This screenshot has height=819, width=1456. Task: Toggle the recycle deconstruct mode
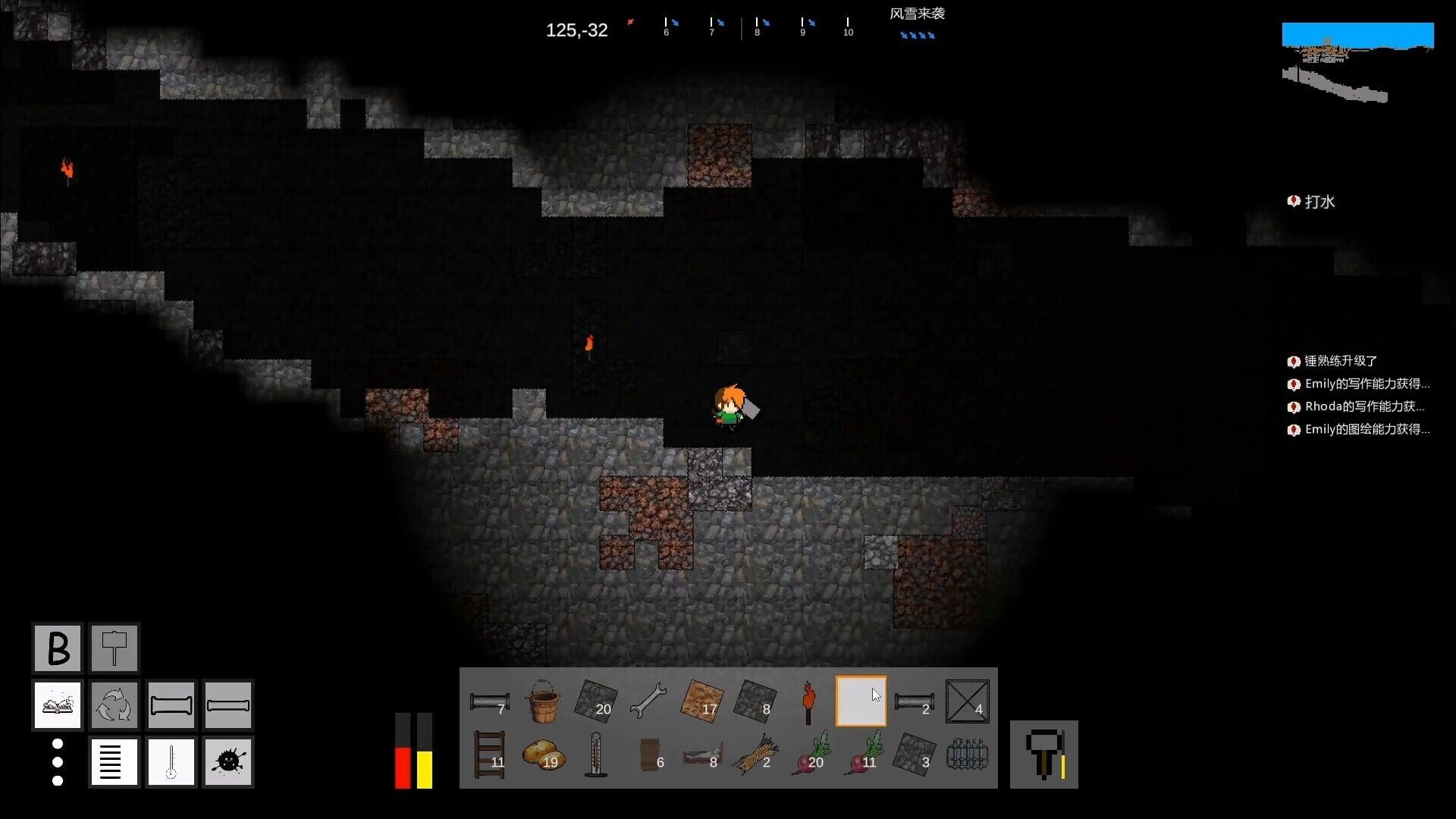114,704
